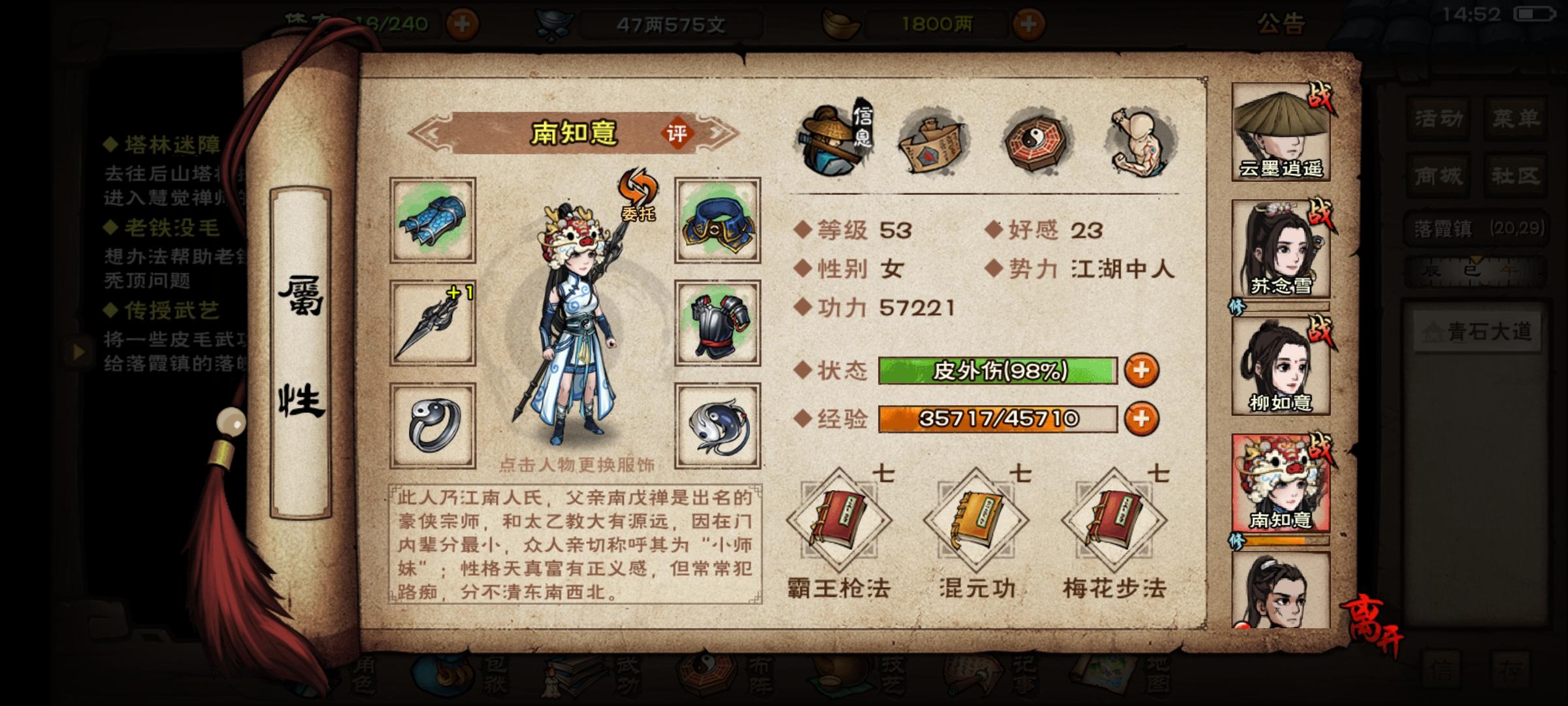This screenshot has width=1568, height=706.
Task: Switch to the 信息 information tab
Action: pos(830,141)
